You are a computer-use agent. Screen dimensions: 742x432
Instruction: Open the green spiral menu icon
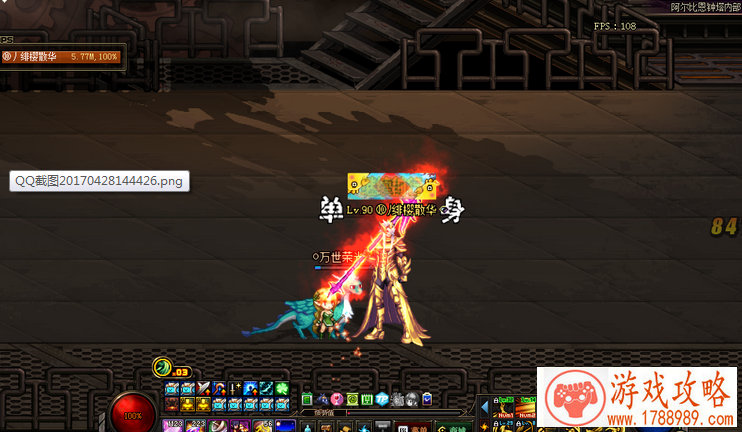[352, 400]
